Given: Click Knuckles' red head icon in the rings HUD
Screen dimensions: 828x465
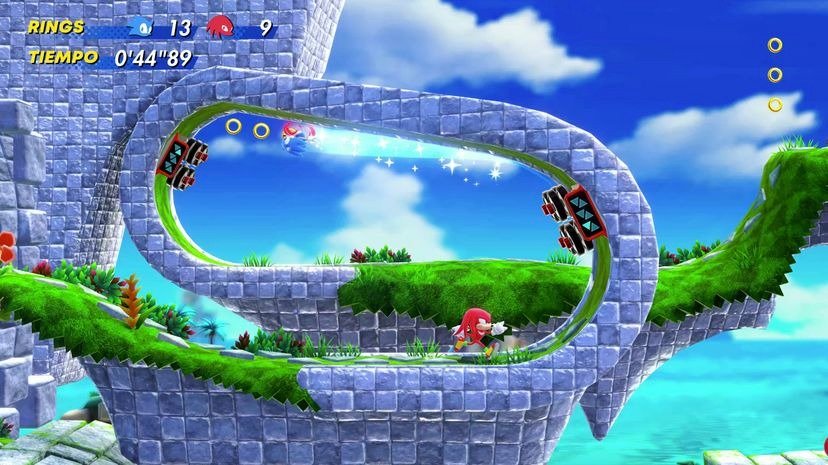Looking at the screenshot, I should [220, 27].
